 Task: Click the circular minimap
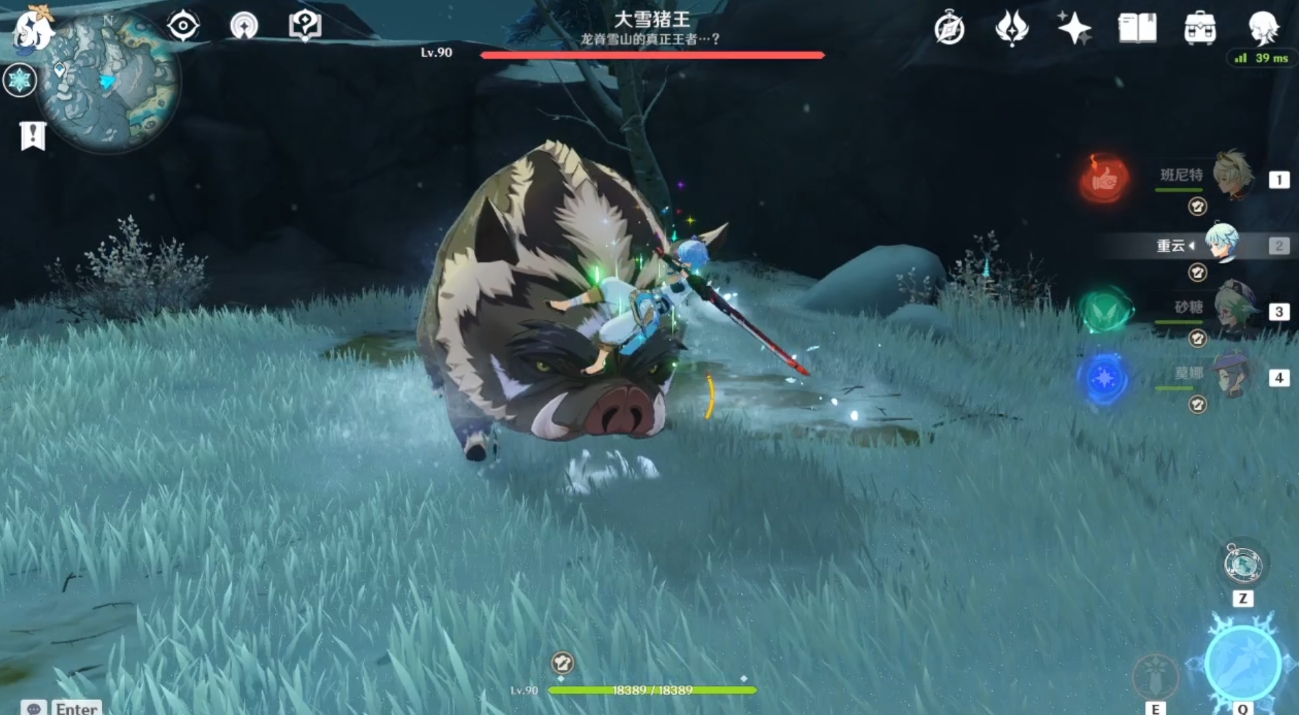[x=109, y=82]
